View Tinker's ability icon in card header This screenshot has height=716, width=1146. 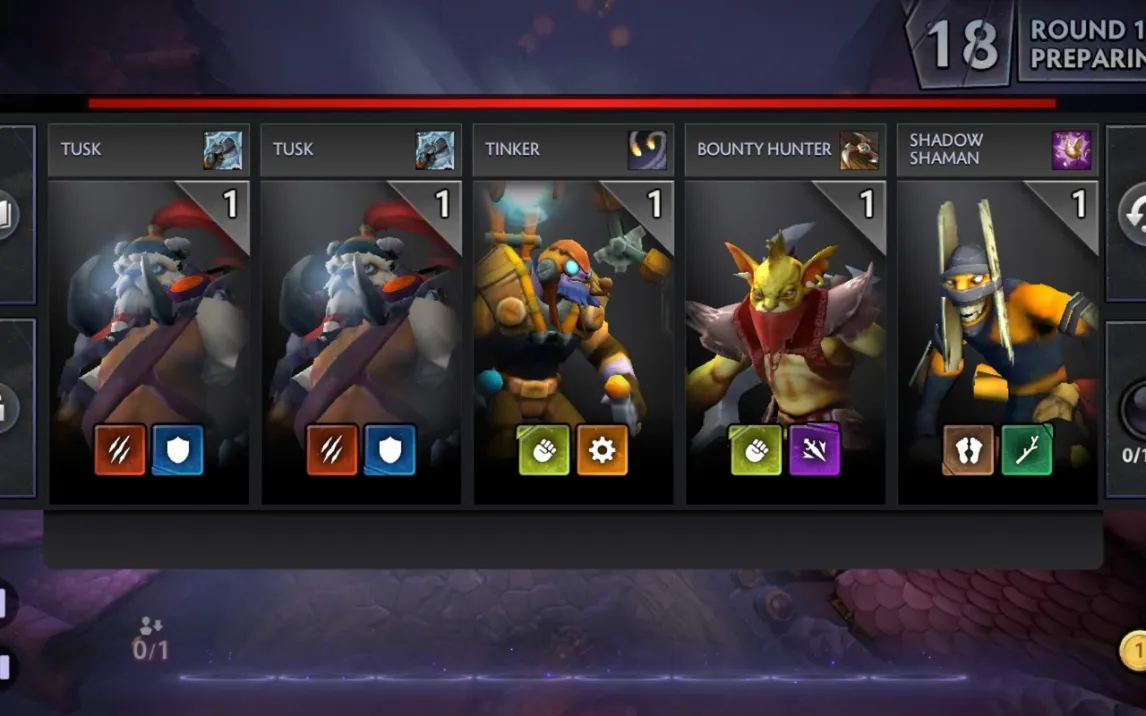coord(647,150)
